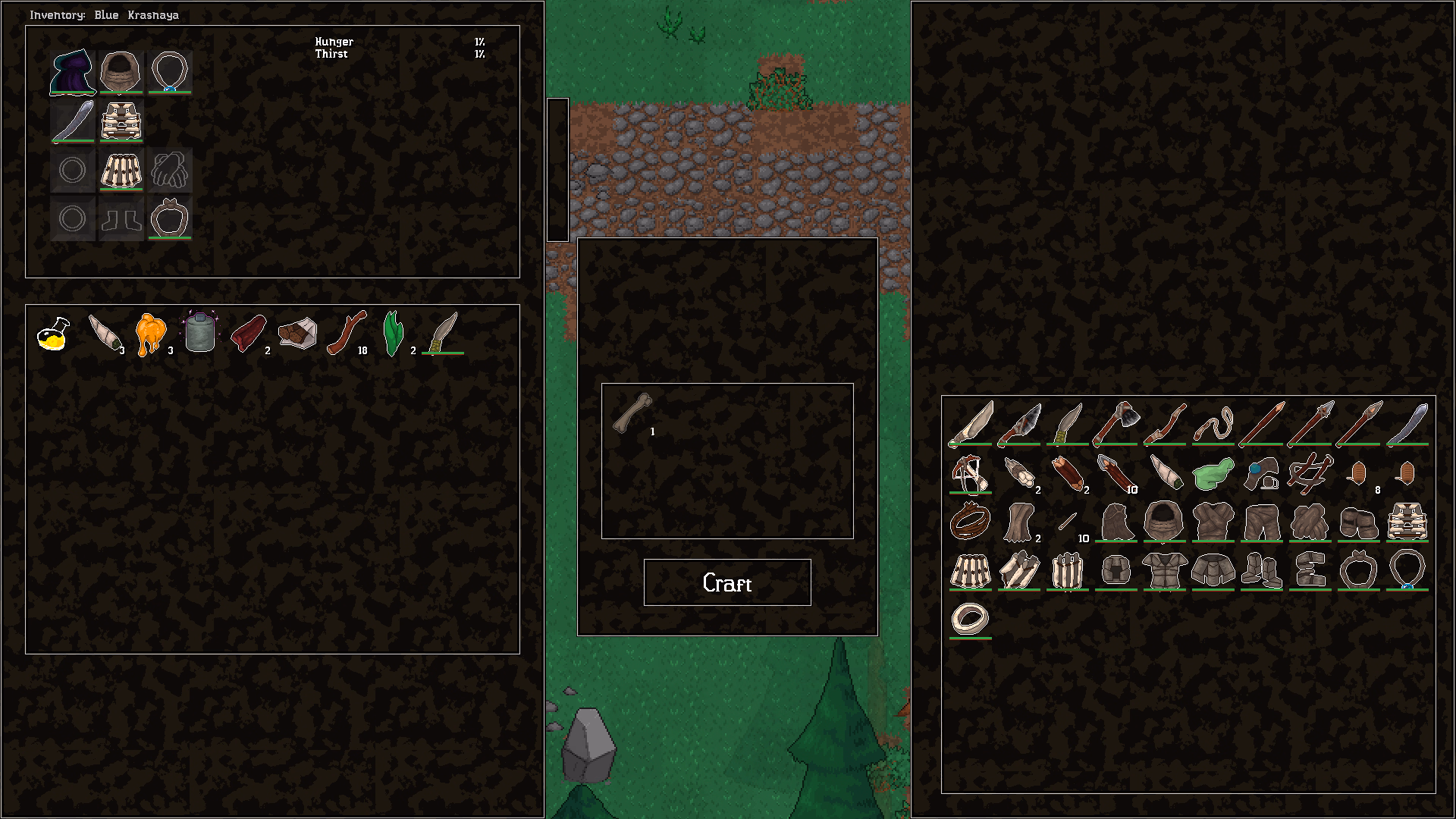The width and height of the screenshot is (1456, 819).
Task: Click the empty gloves equipment slot
Action: pos(170,171)
